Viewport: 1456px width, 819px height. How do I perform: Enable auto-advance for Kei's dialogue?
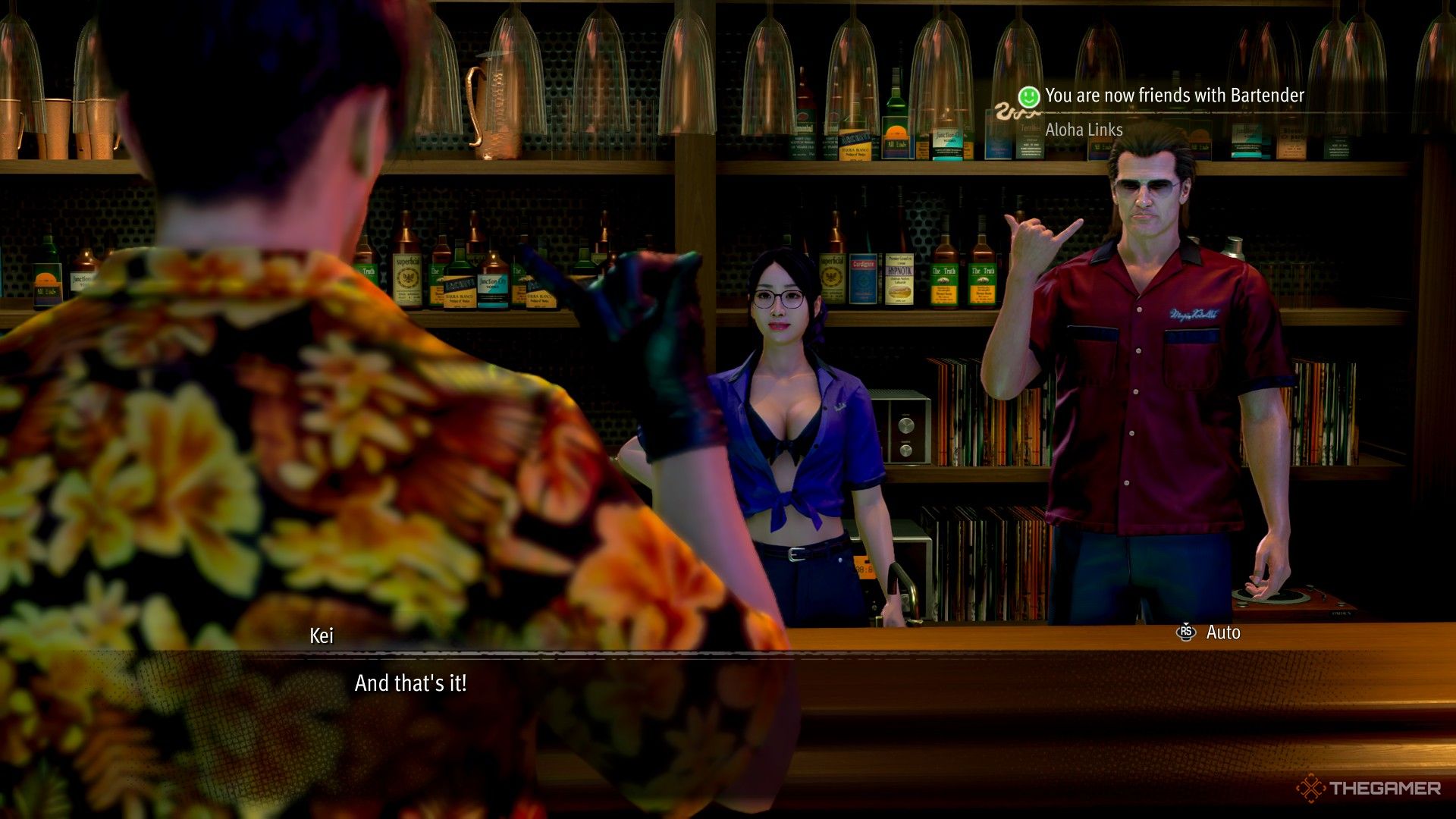pos(1224,632)
